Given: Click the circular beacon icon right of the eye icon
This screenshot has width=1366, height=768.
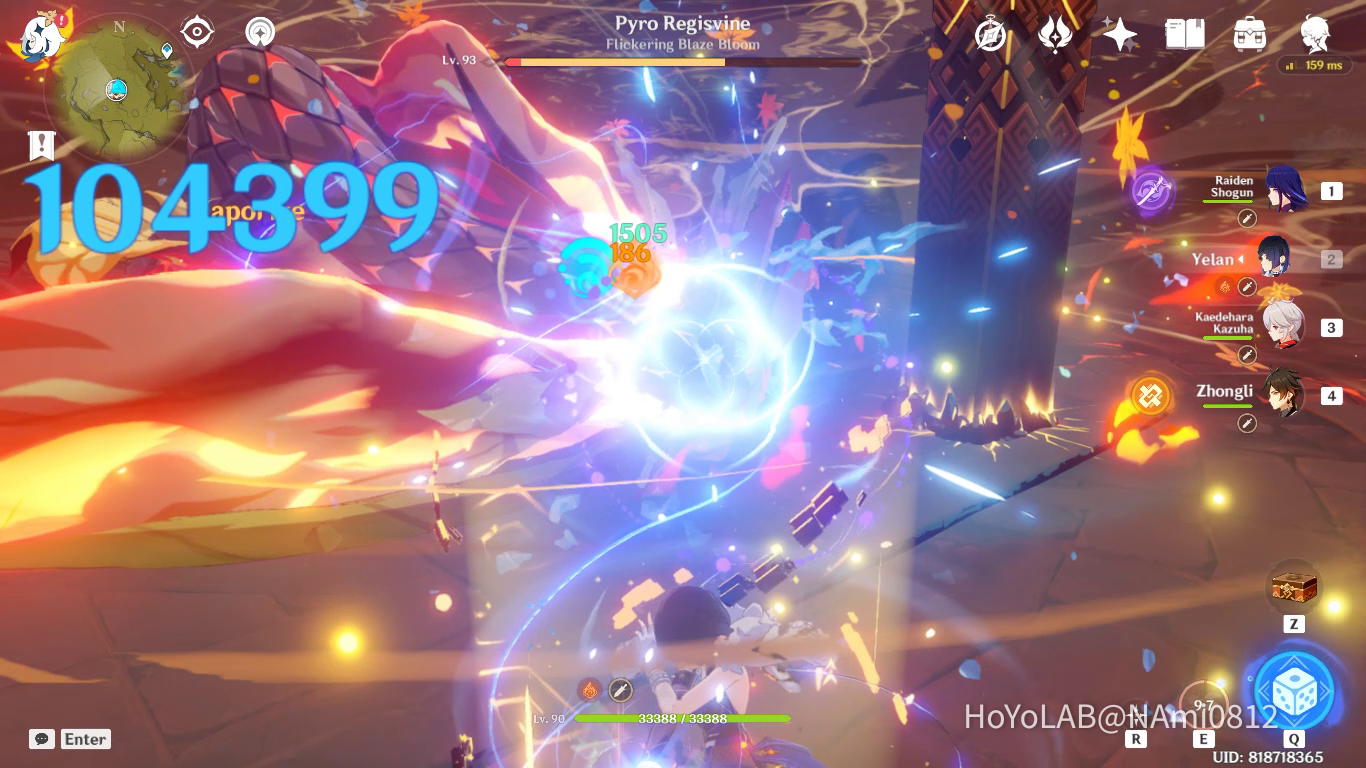Looking at the screenshot, I should point(258,32).
